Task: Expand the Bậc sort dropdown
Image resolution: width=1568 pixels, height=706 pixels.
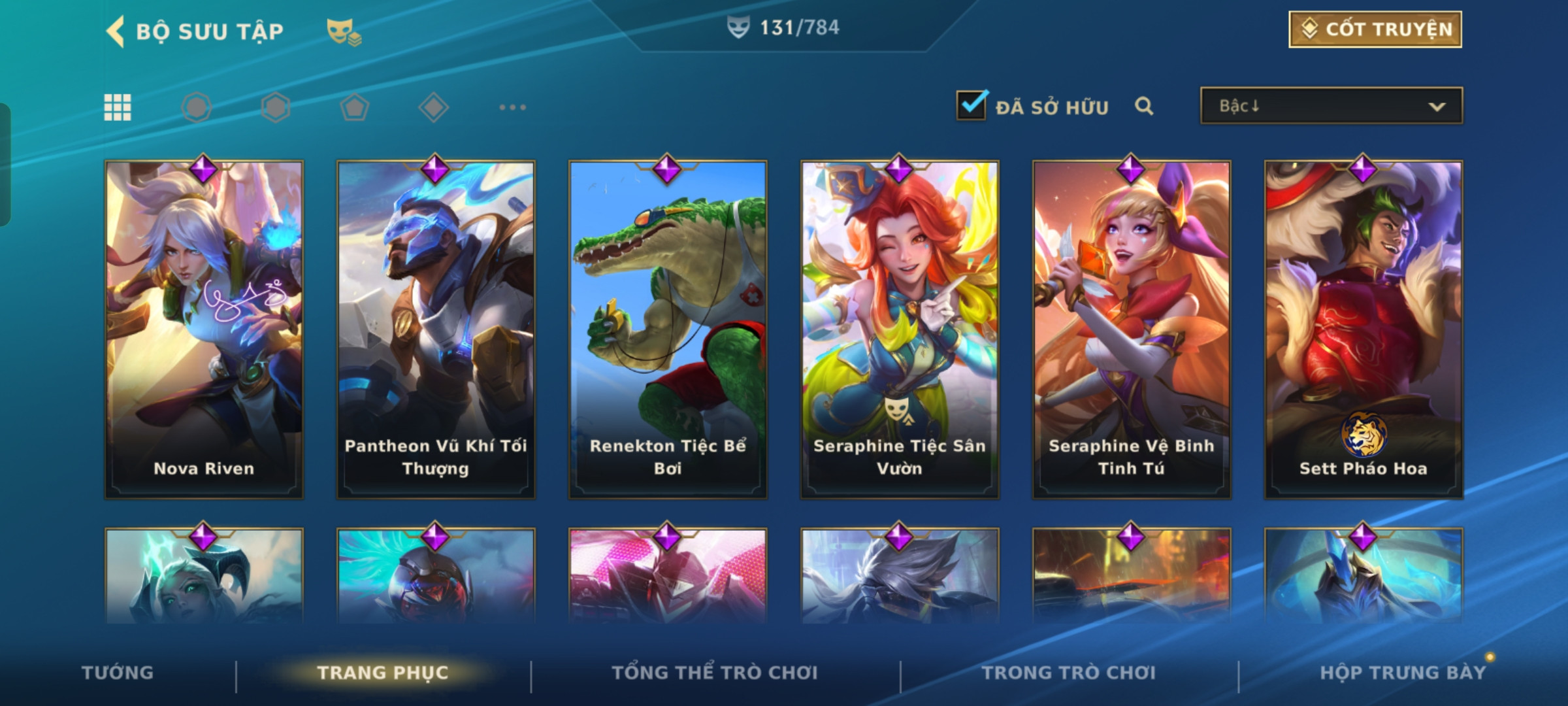Action: coord(1331,106)
